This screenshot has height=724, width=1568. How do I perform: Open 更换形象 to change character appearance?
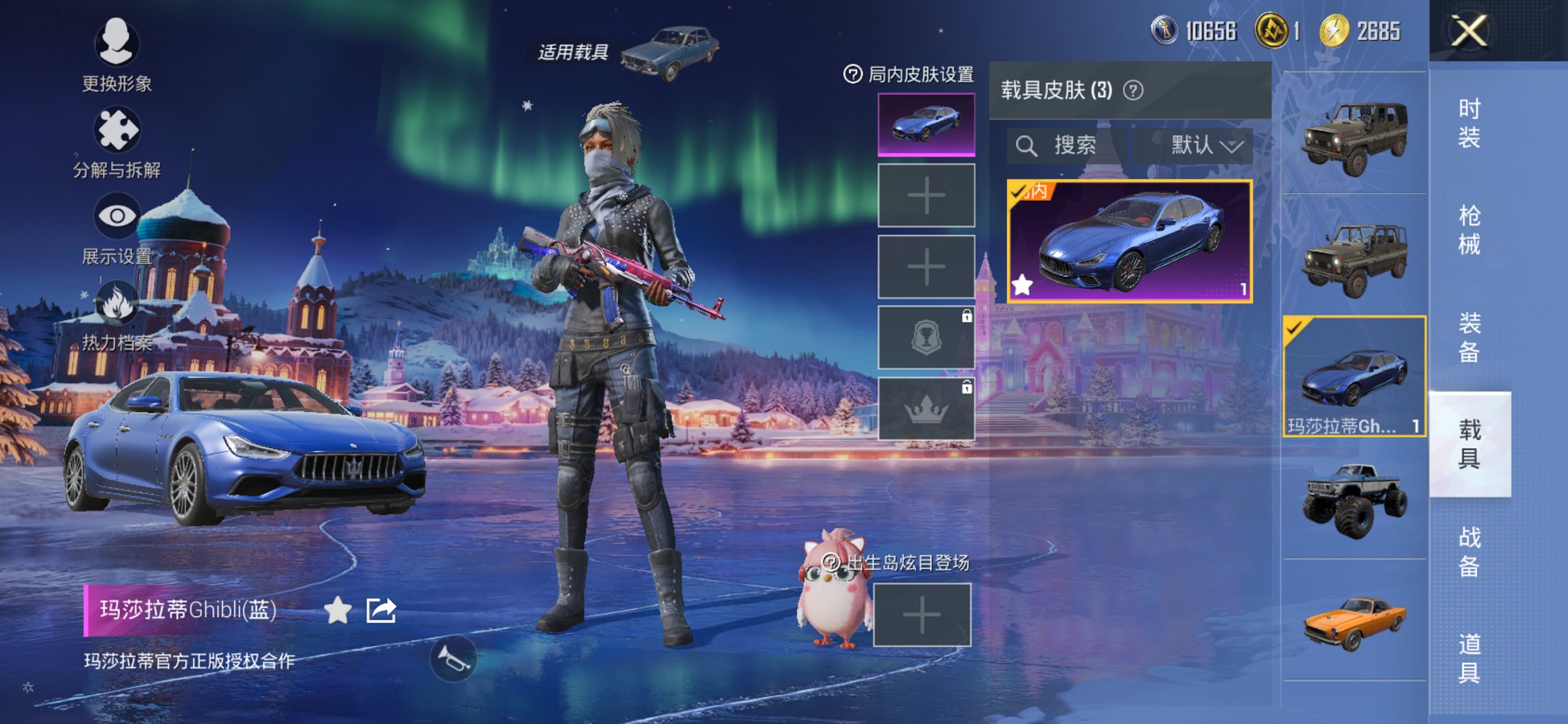[117, 44]
